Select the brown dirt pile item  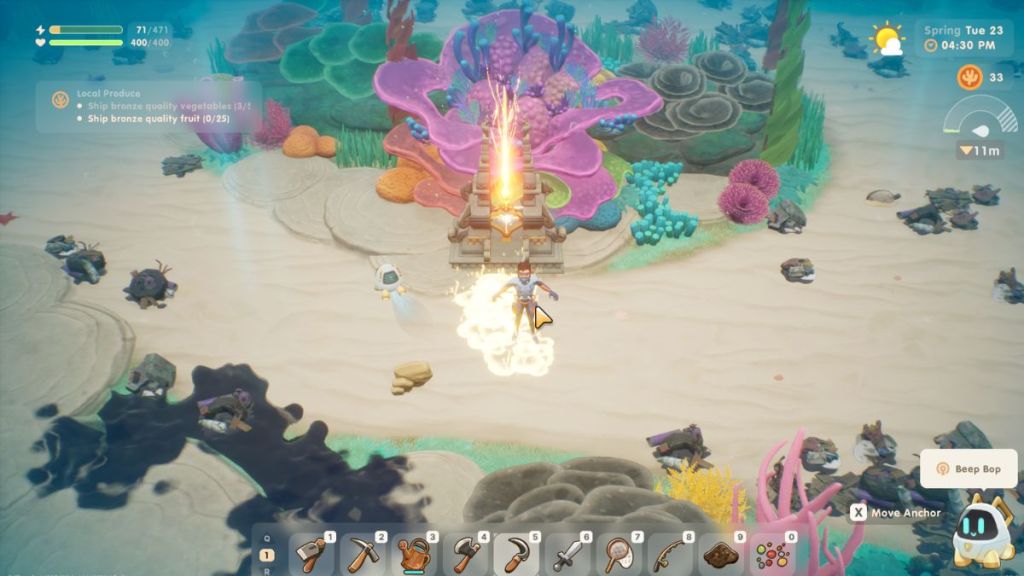(x=721, y=554)
